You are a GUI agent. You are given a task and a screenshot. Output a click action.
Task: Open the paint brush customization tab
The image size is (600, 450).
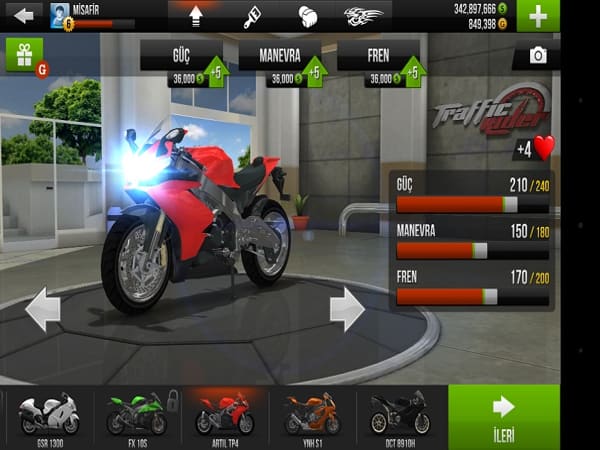coord(252,15)
